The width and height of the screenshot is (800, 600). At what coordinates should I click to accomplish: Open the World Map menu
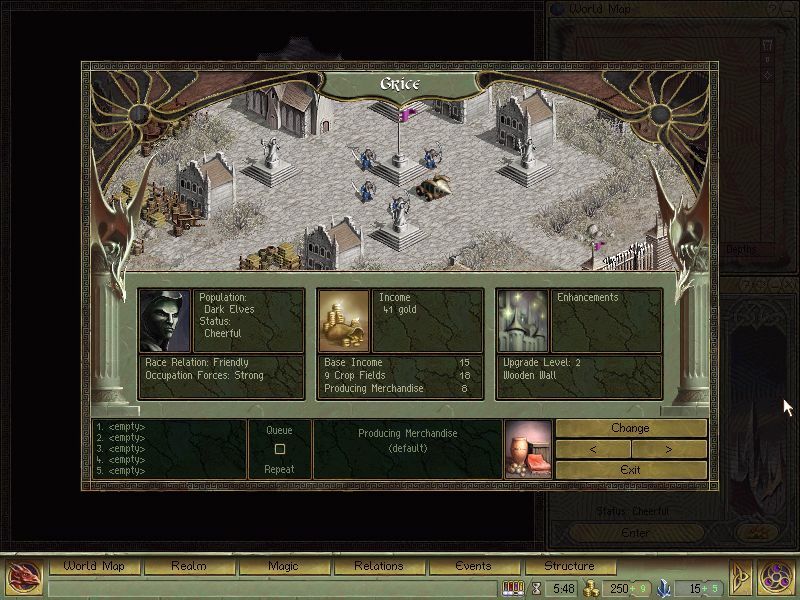pos(94,566)
